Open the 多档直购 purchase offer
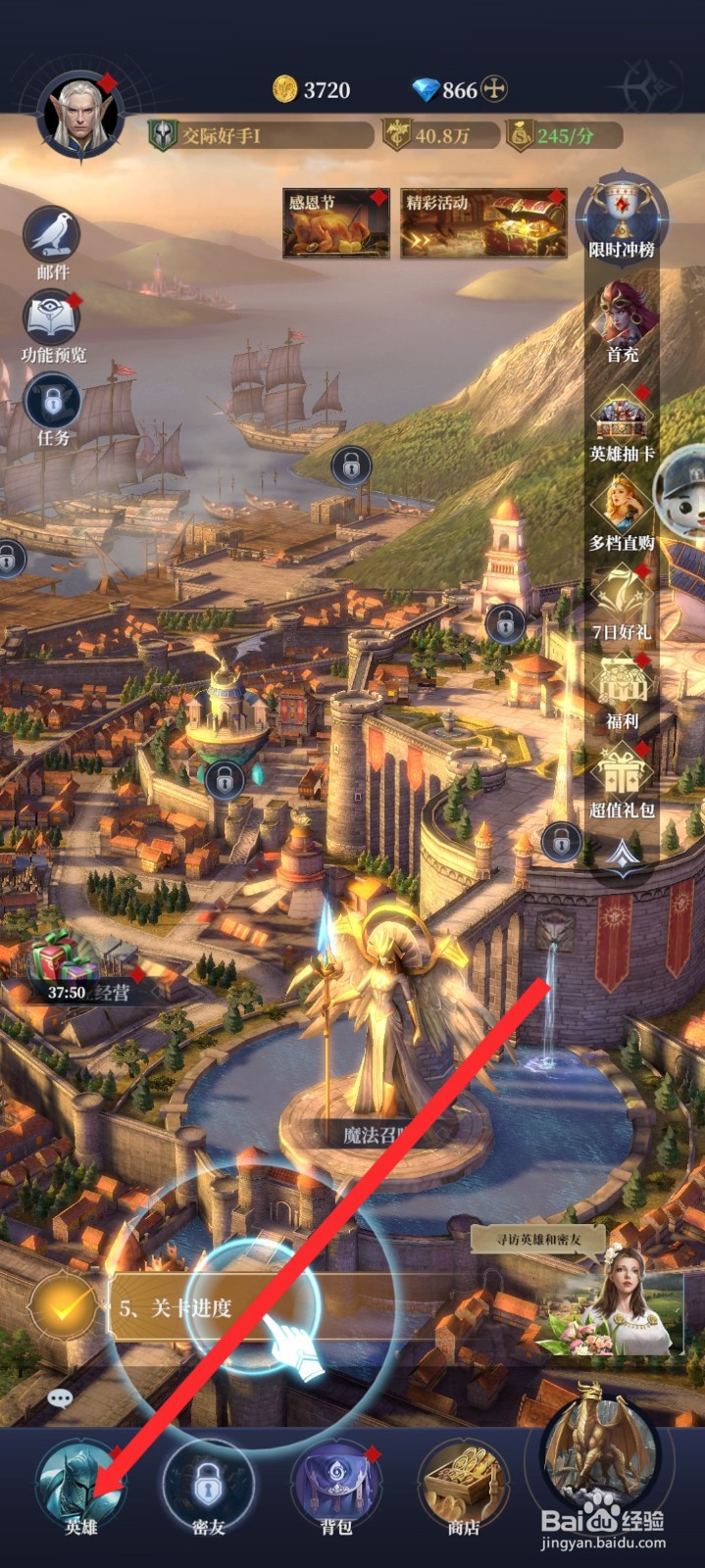This screenshot has width=705, height=1568. click(622, 512)
